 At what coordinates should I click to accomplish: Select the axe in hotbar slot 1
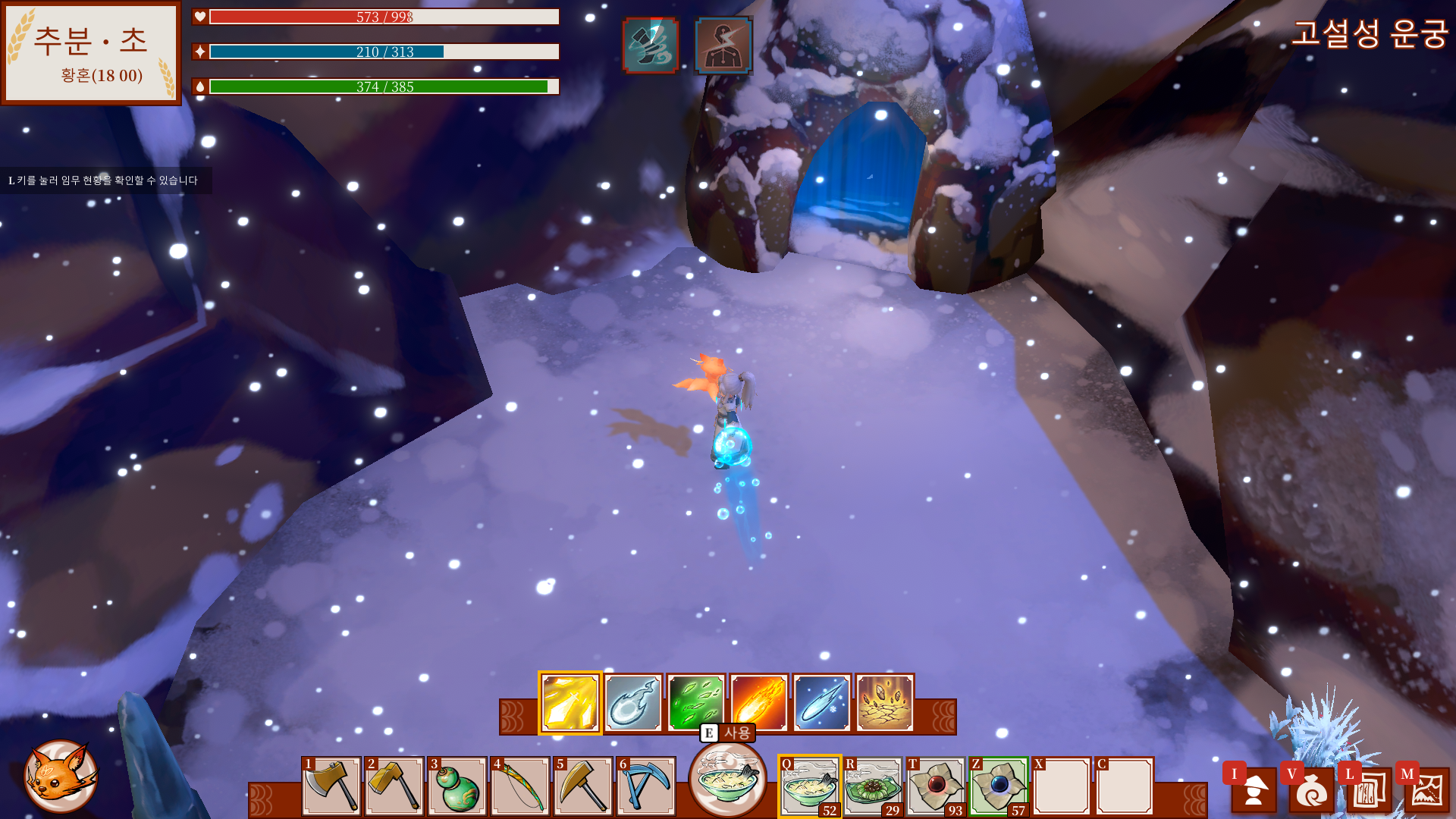[x=331, y=786]
